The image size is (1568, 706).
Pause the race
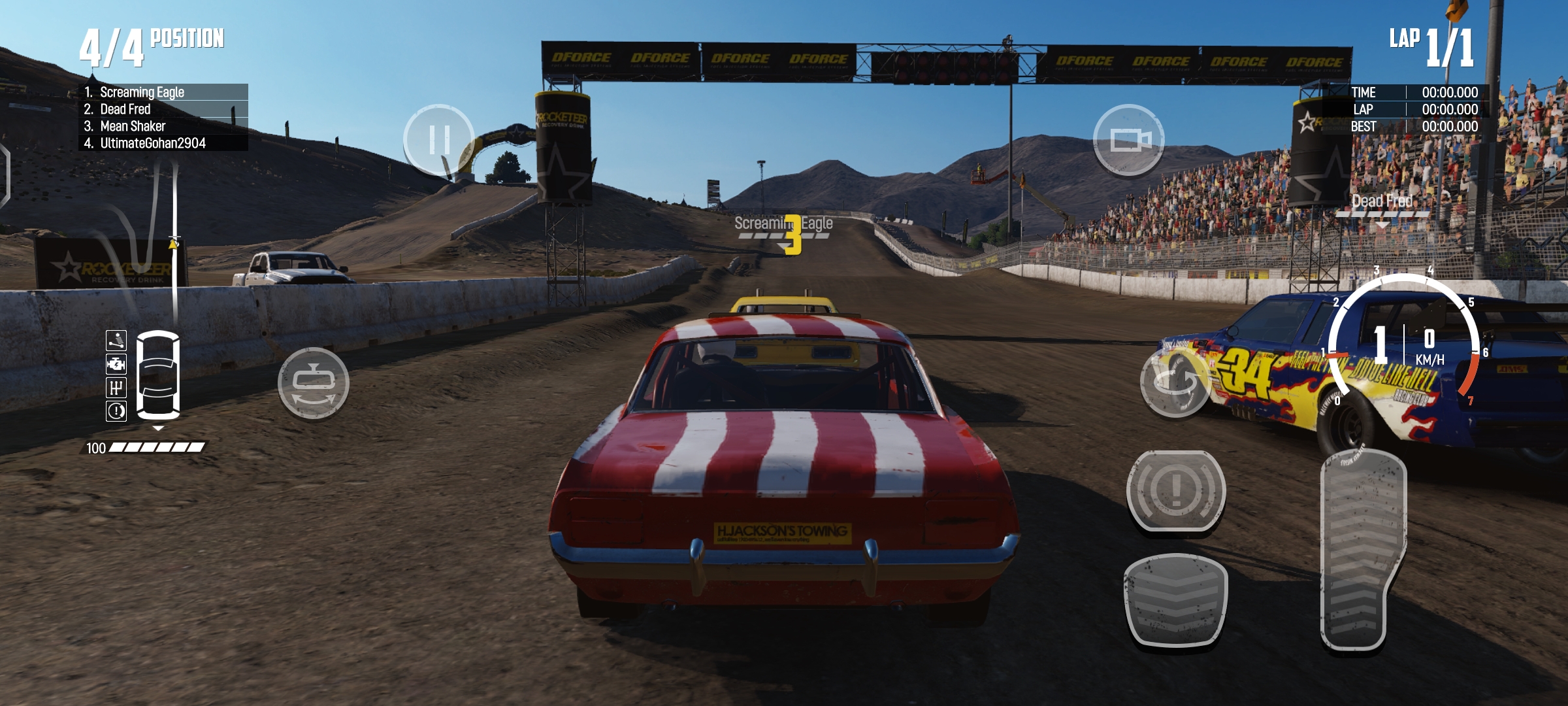coord(438,139)
